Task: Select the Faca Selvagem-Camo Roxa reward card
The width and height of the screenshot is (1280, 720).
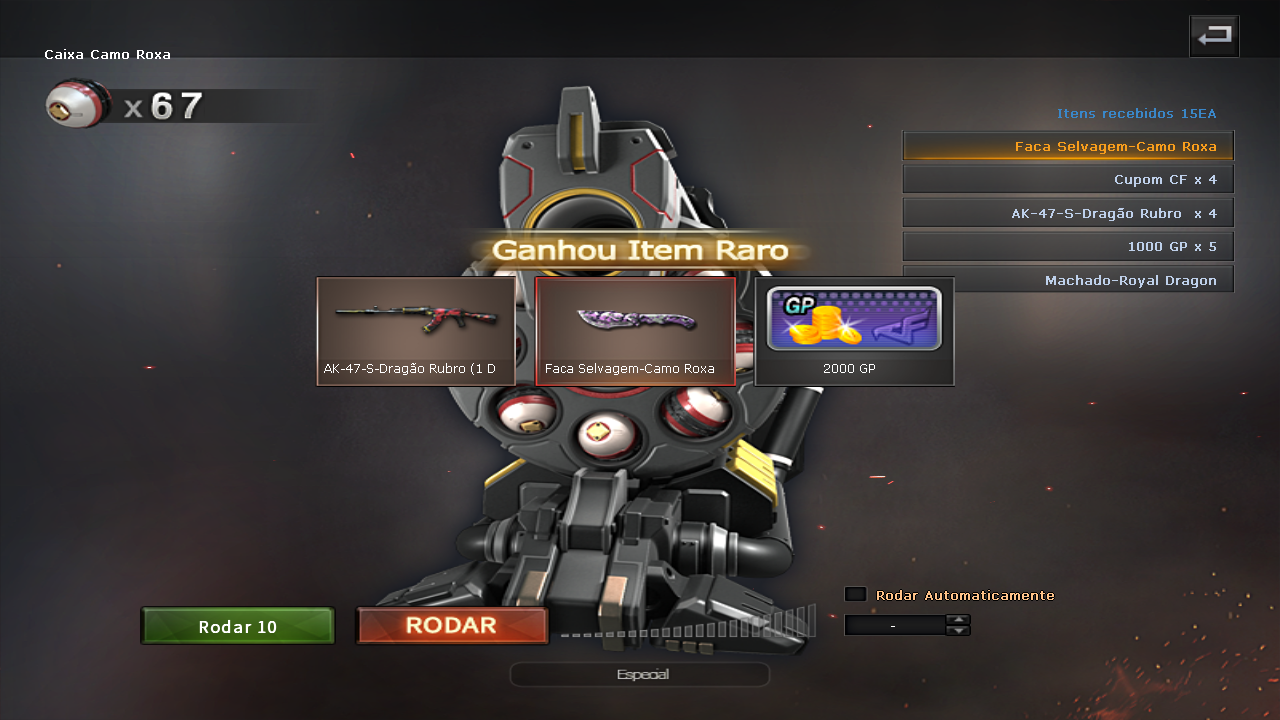Action: tap(636, 331)
